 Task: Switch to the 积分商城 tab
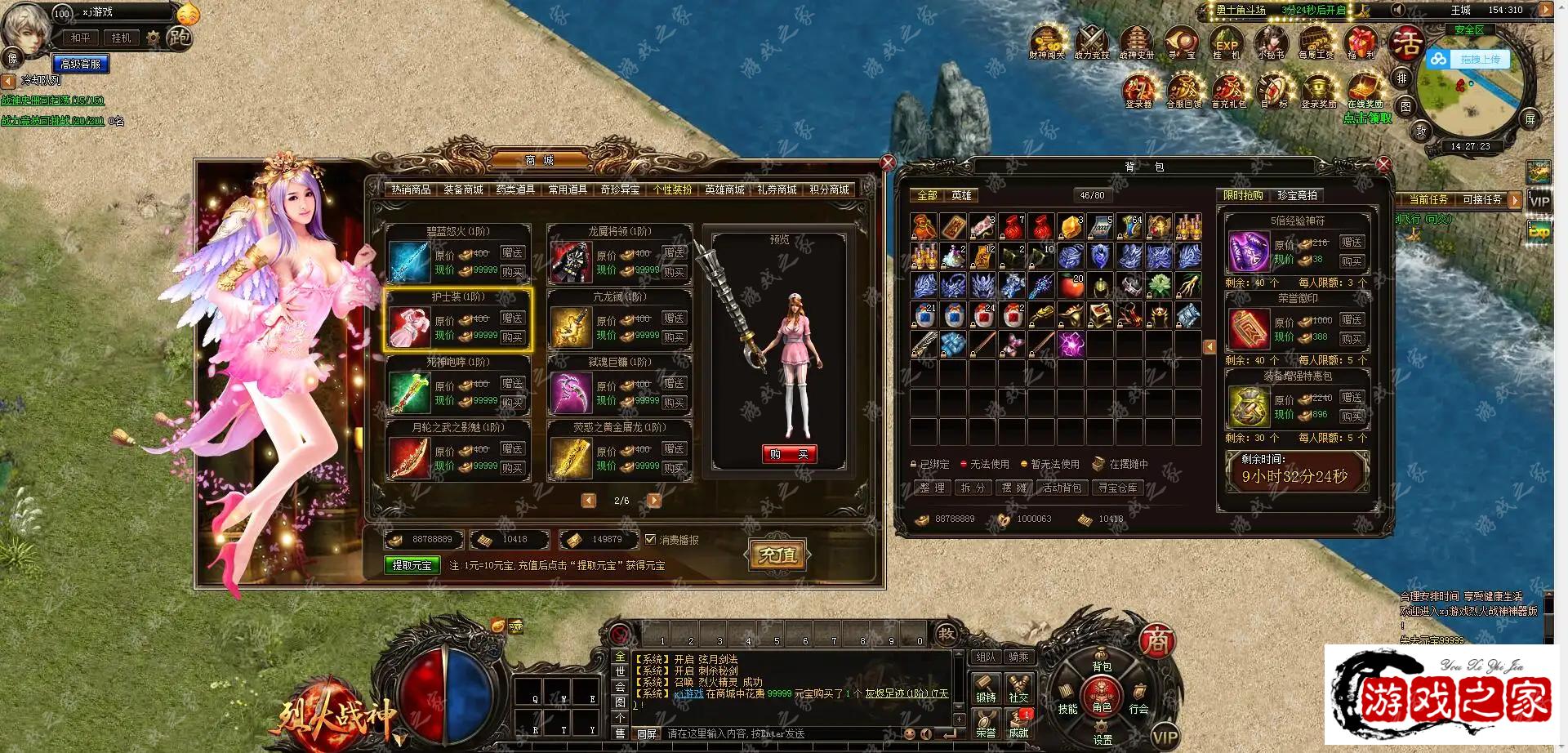coord(829,189)
